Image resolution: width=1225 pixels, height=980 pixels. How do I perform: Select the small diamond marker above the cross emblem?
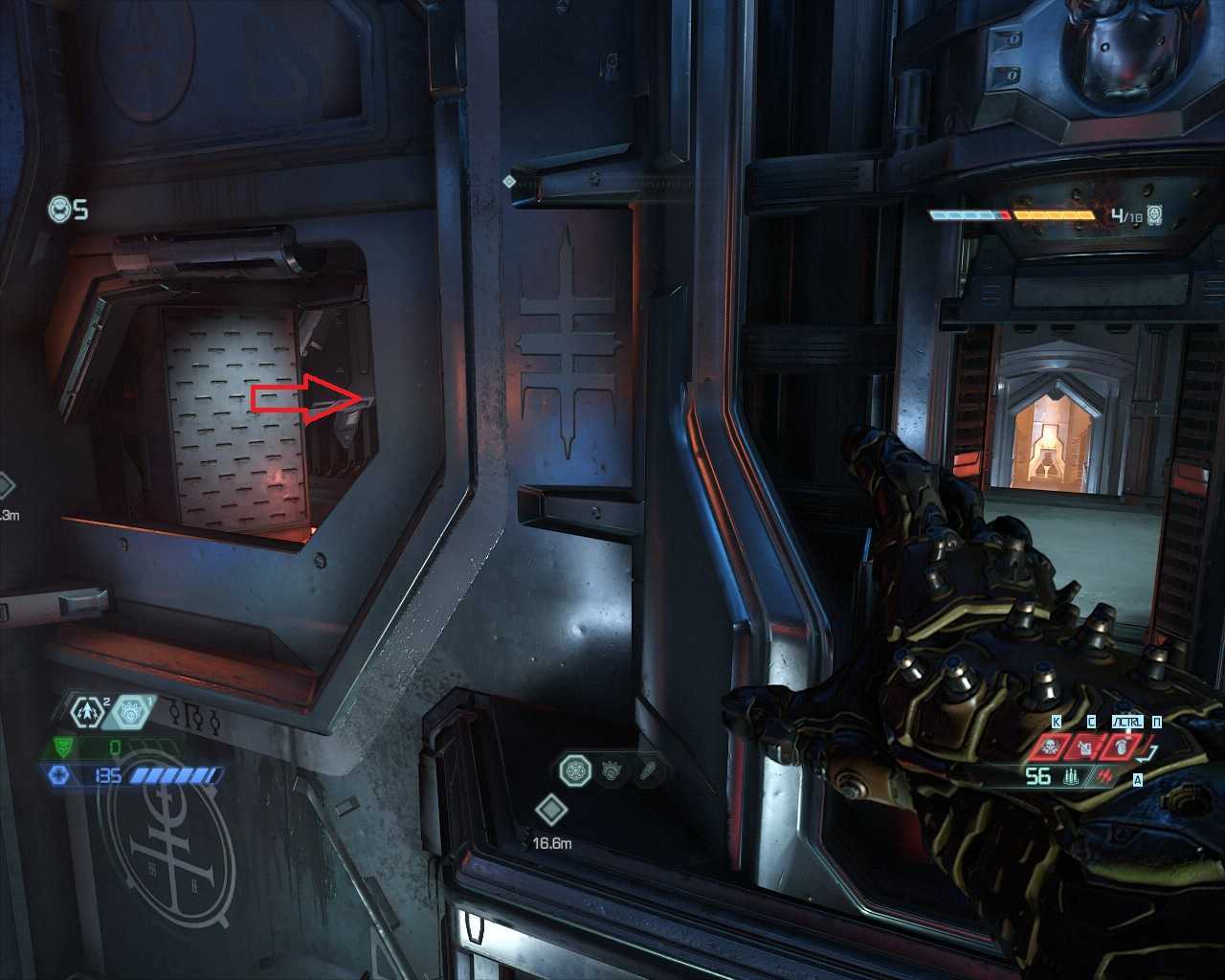[509, 181]
